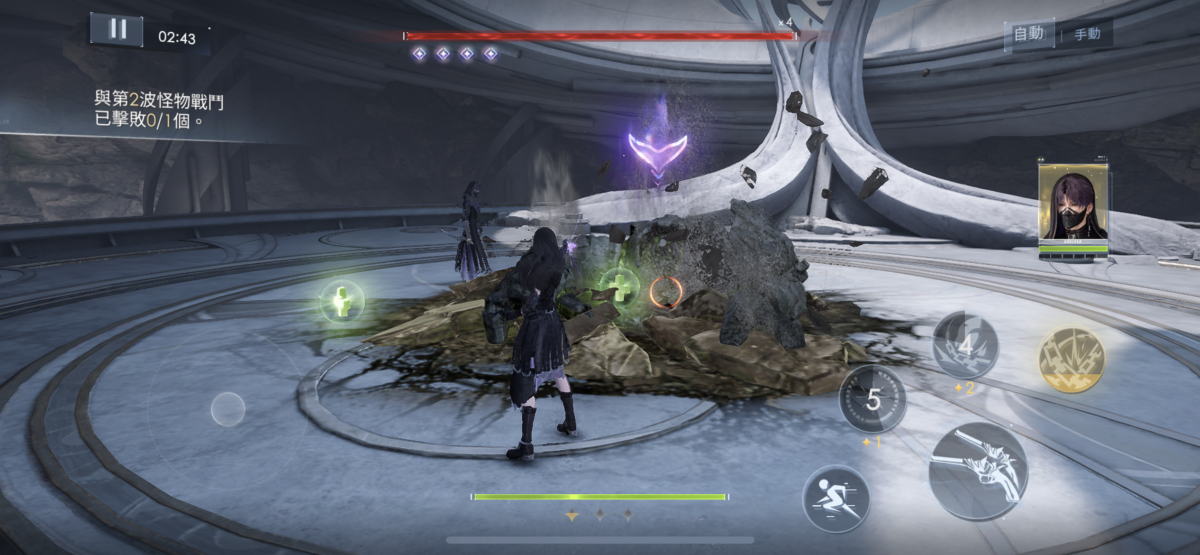Switch combat mode to 手動 (manual)
1200x555 pixels.
pyautogui.click(x=1087, y=34)
